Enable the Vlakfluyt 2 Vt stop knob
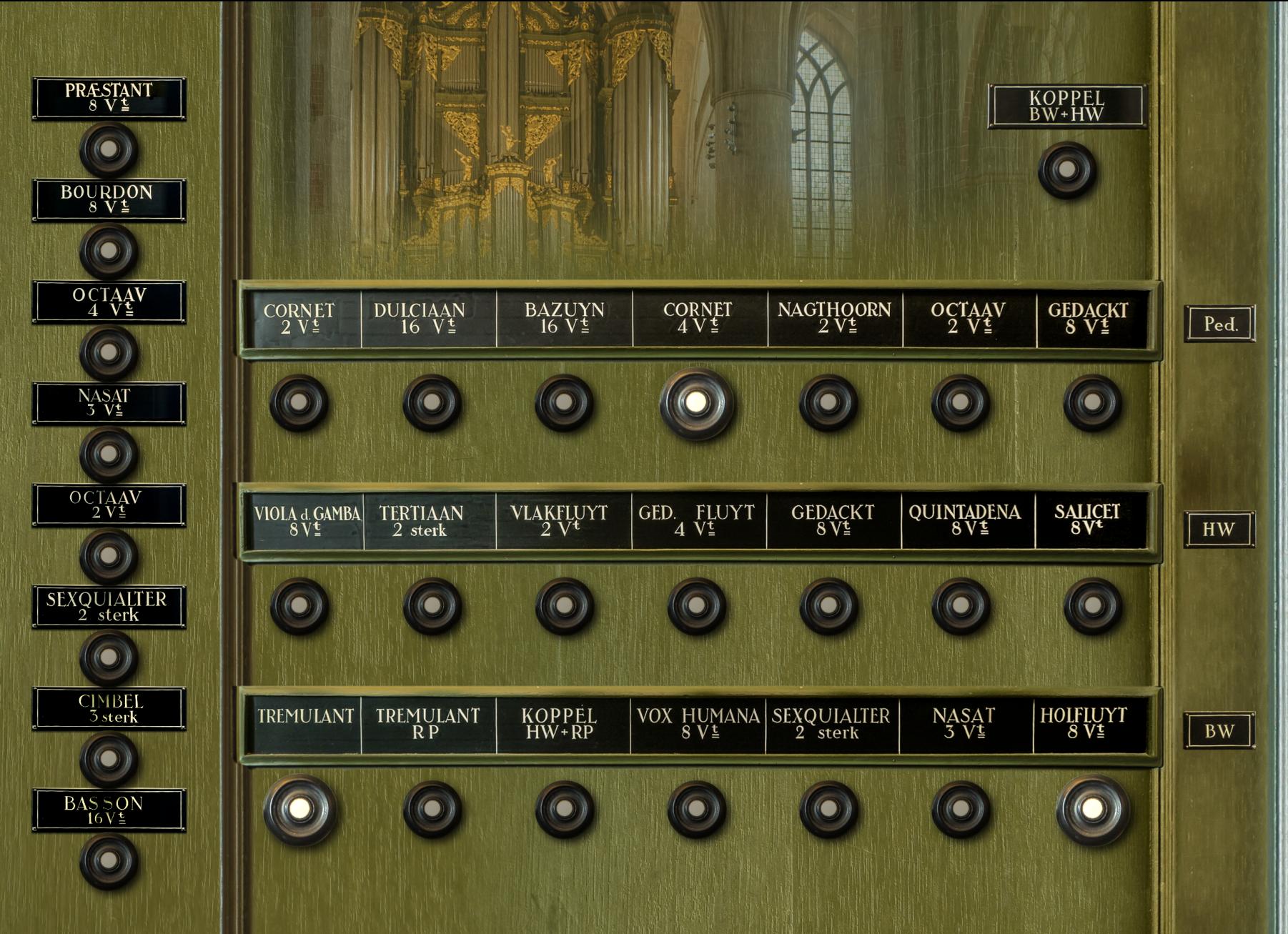The image size is (1288, 934). tap(565, 605)
